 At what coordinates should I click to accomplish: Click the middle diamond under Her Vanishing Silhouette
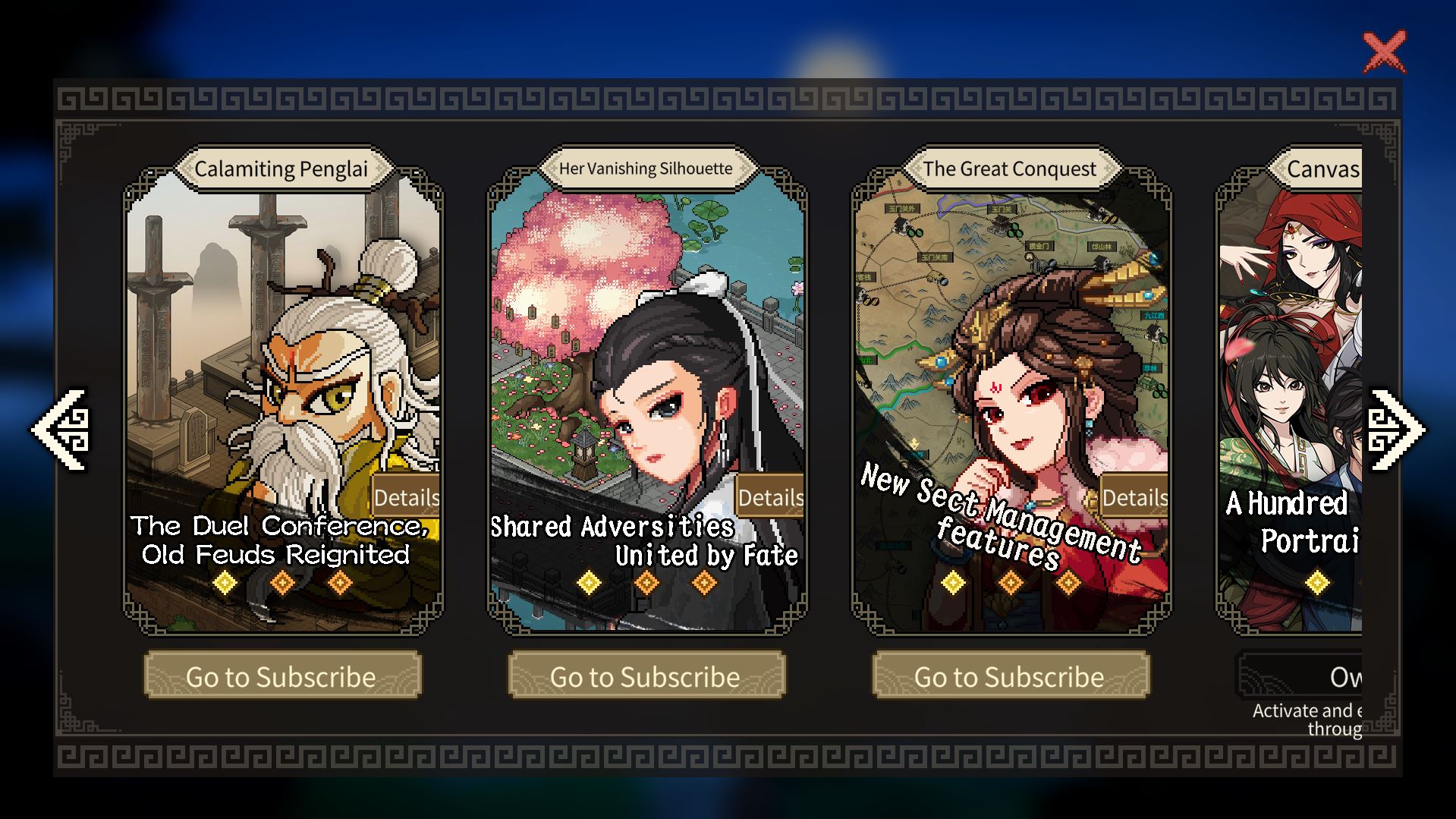[646, 583]
